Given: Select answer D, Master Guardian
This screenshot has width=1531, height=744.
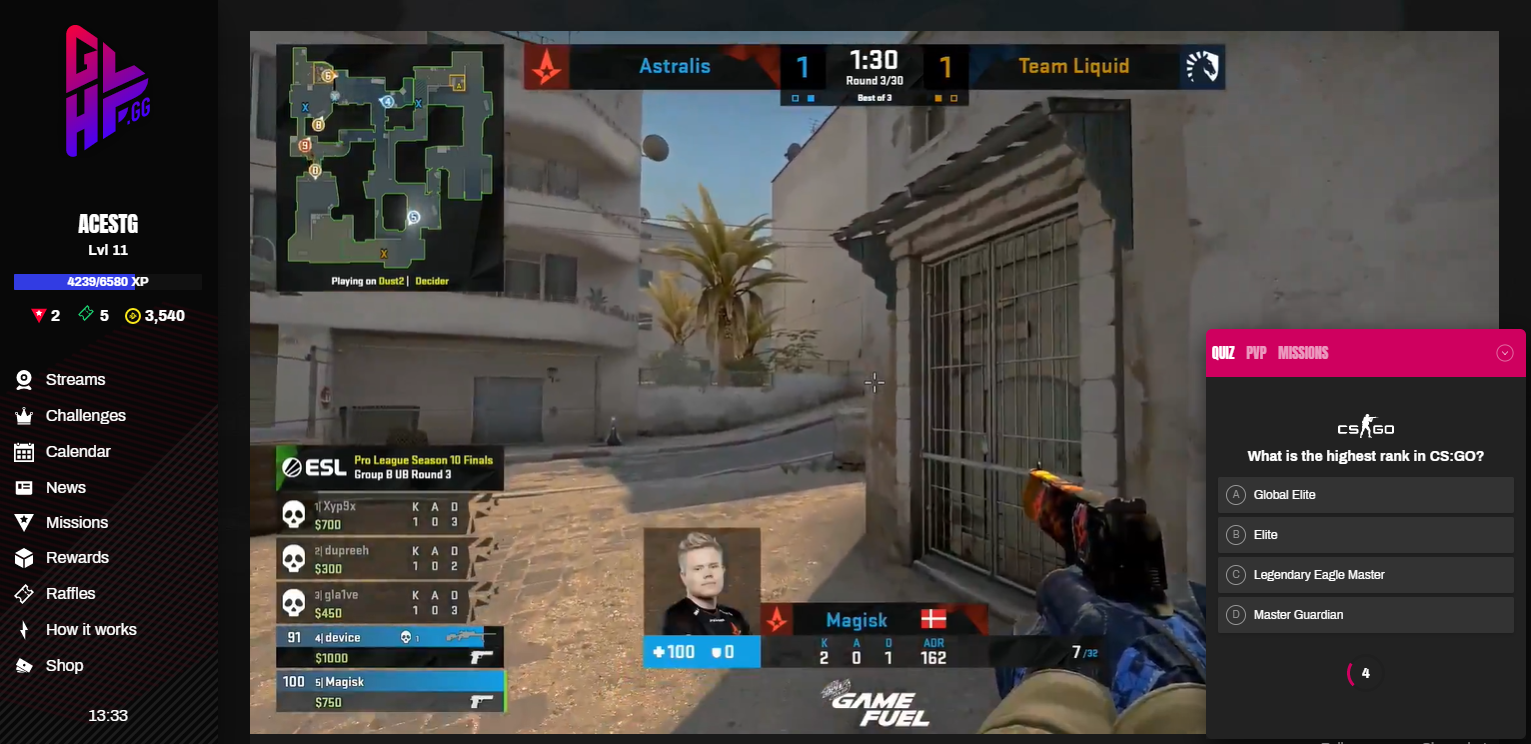Looking at the screenshot, I should (x=1365, y=615).
